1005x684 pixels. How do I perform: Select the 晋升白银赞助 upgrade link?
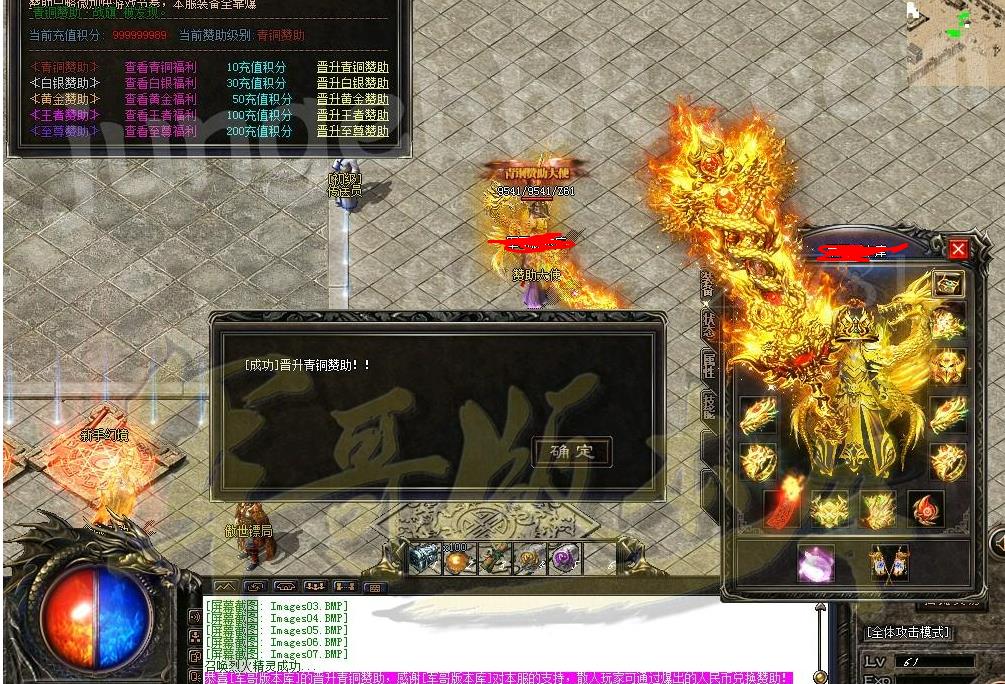point(352,84)
